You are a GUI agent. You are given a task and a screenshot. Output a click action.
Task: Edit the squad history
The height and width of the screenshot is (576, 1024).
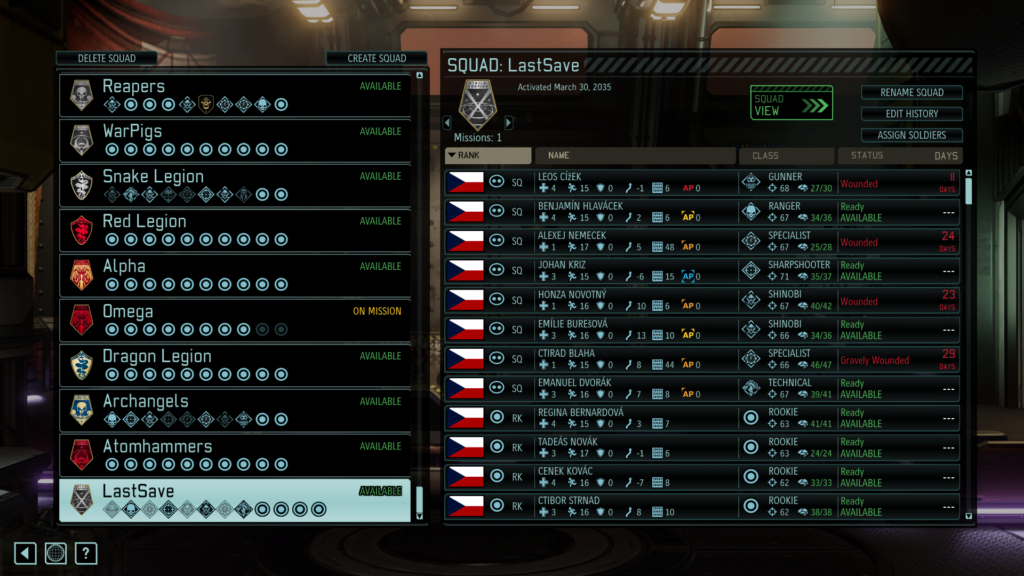(911, 114)
